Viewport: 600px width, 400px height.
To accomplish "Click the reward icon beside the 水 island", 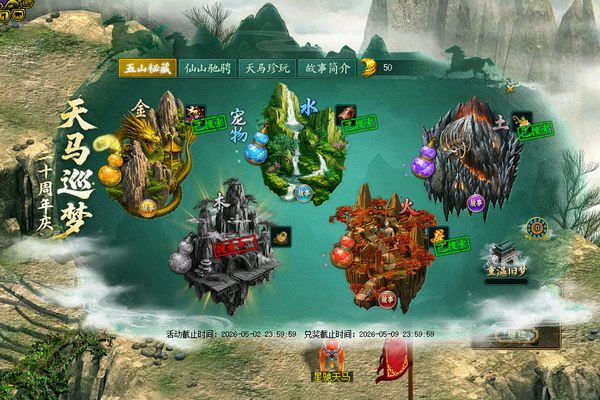I will point(345,112).
